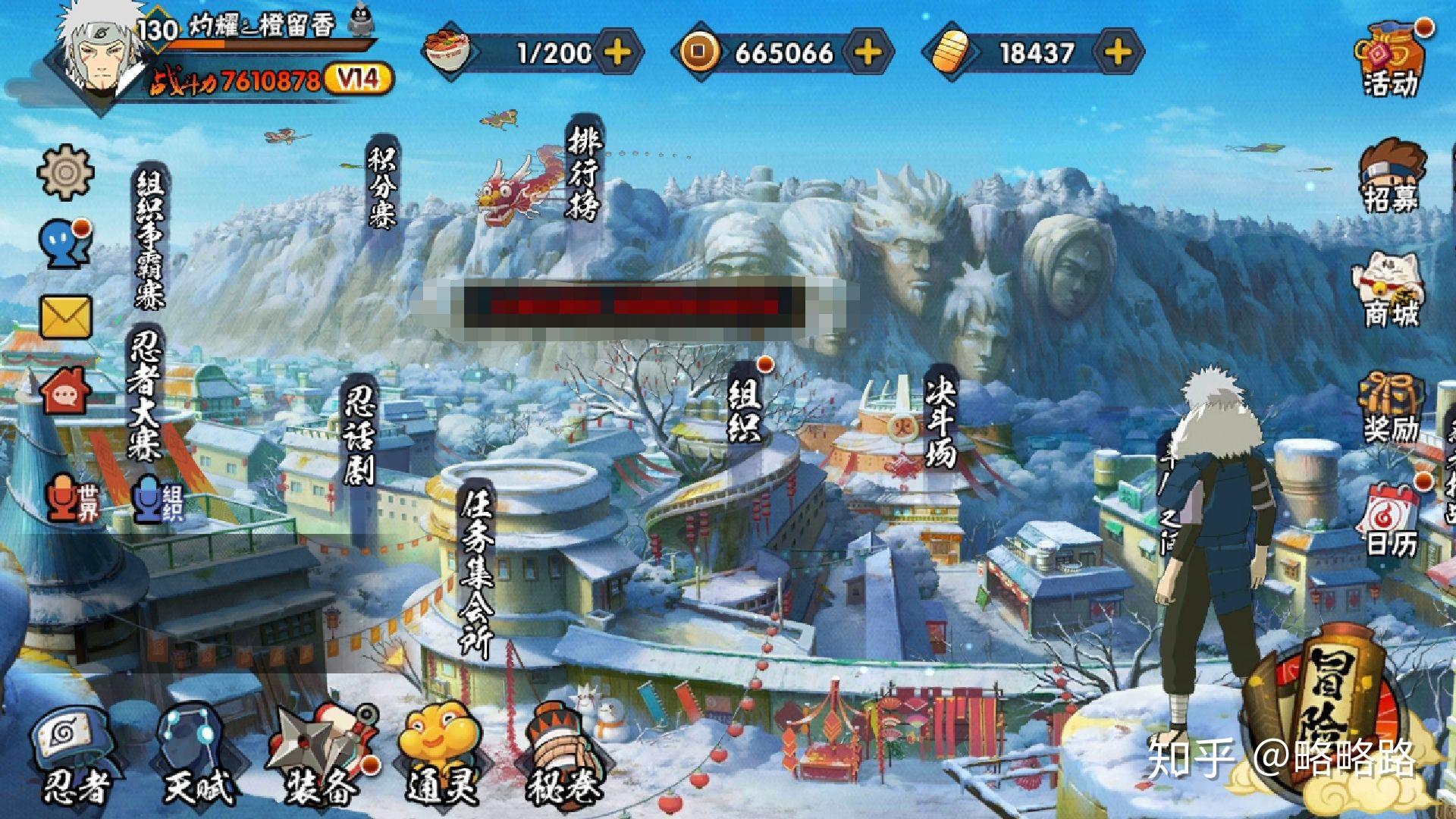The image size is (1456, 819).
Task: Enter the 任务集会所 mission hall
Action: tap(478, 569)
